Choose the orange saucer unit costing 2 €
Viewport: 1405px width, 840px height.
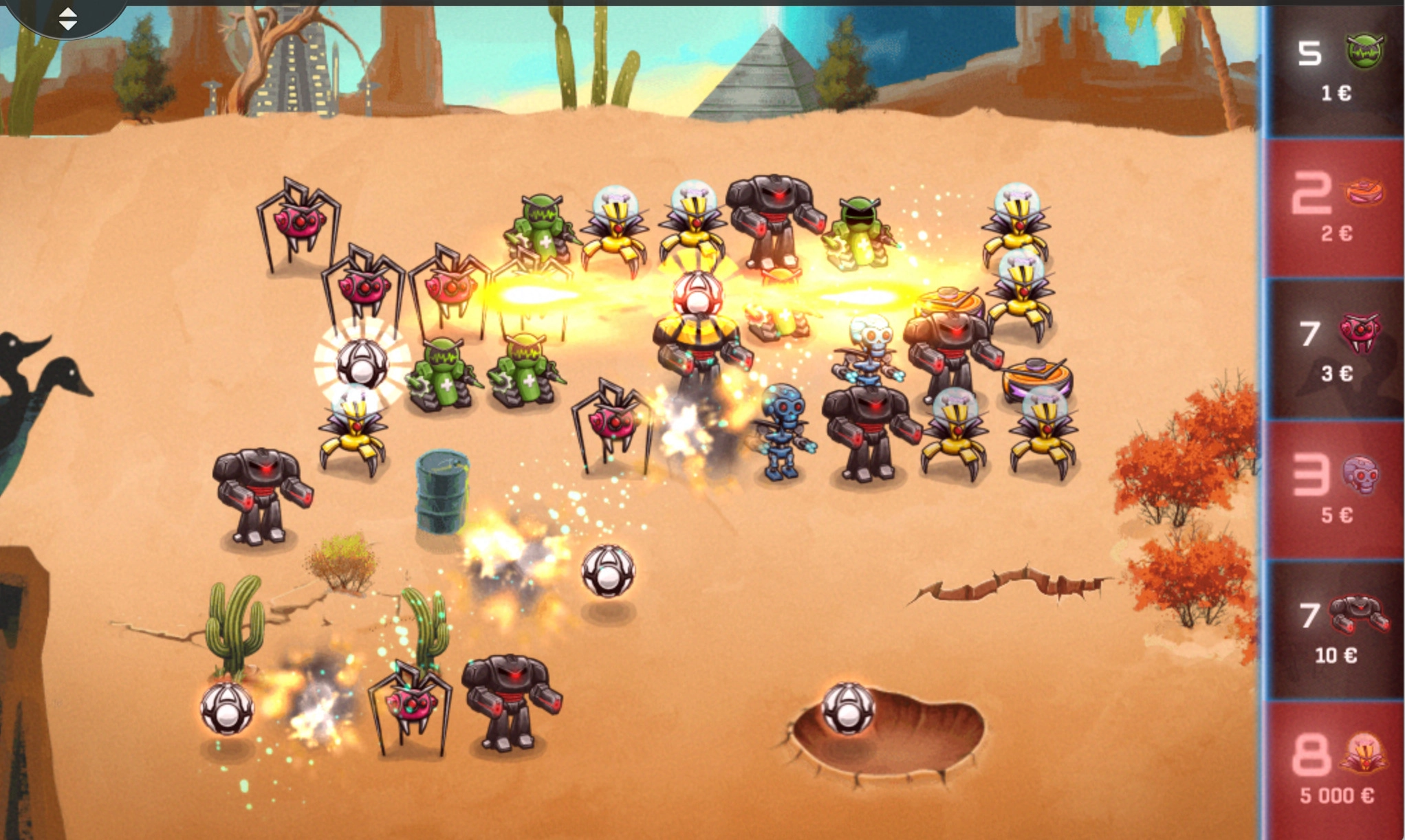tap(1336, 208)
